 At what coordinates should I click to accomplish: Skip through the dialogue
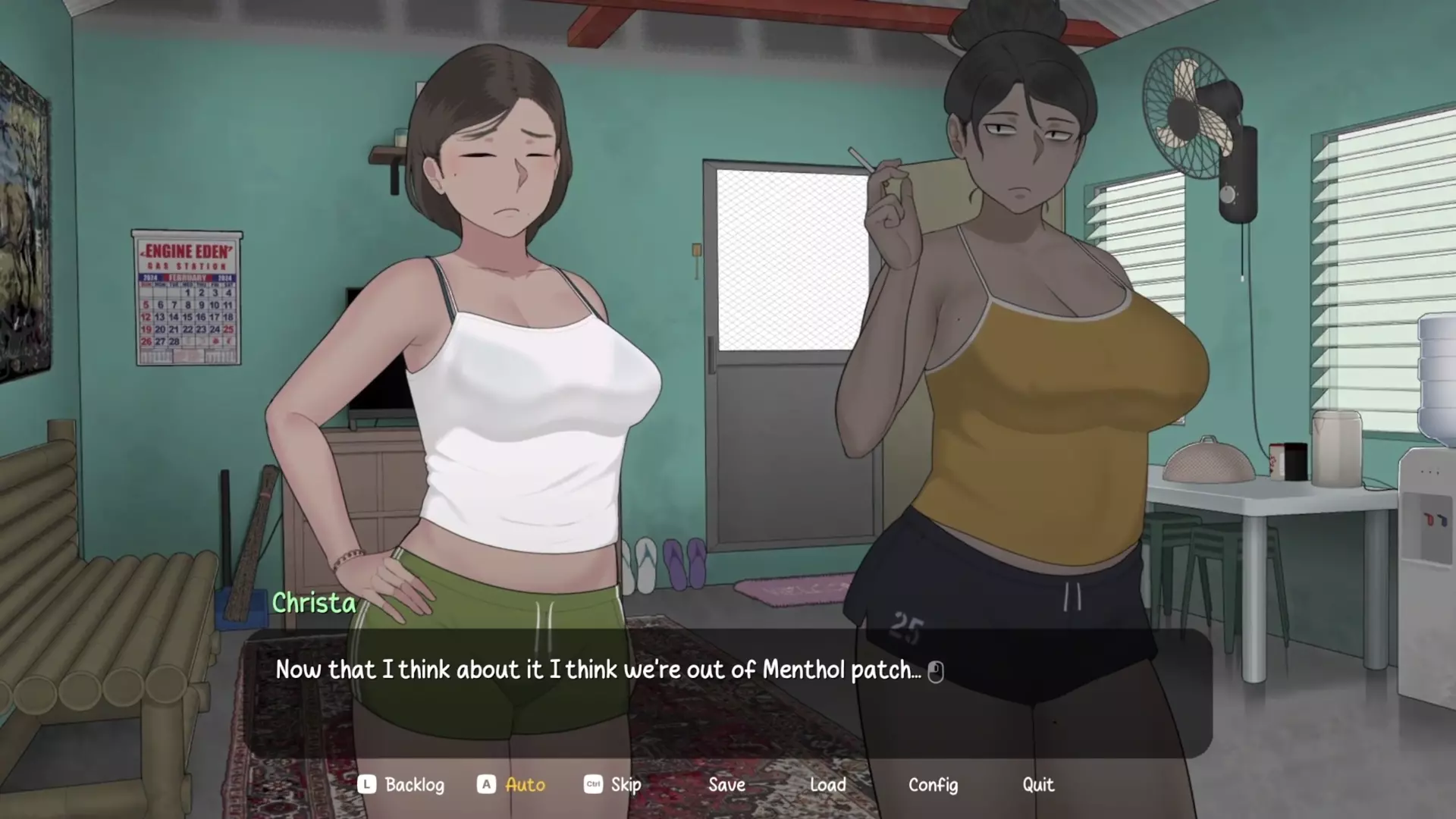(x=625, y=785)
